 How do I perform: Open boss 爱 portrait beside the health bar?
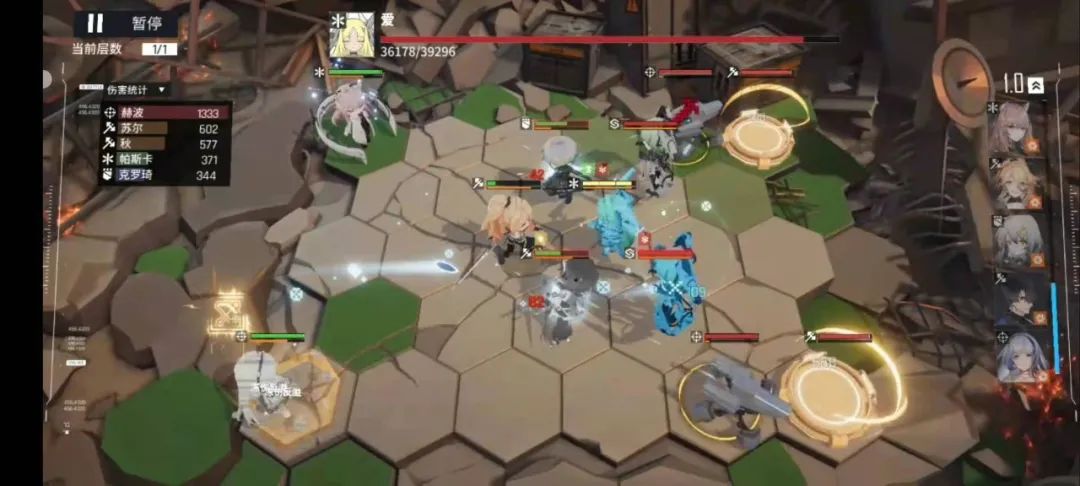coord(352,36)
